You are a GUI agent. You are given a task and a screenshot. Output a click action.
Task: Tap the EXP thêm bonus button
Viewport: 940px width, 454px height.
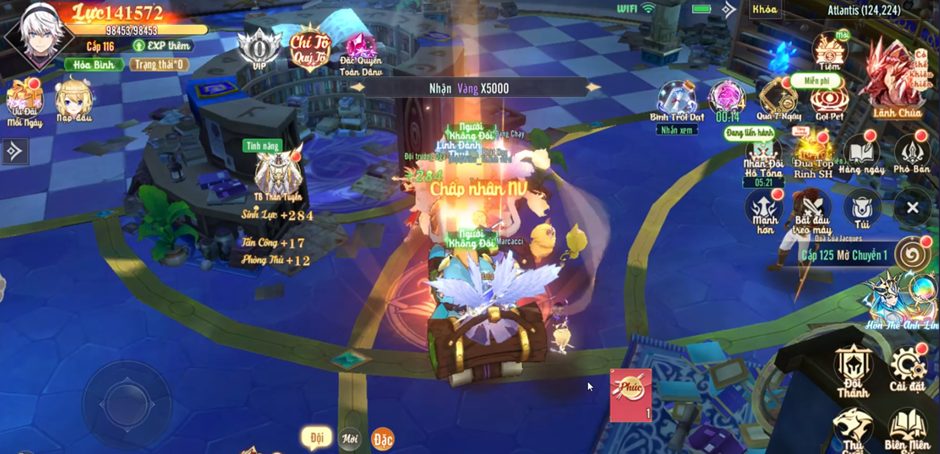[163, 46]
